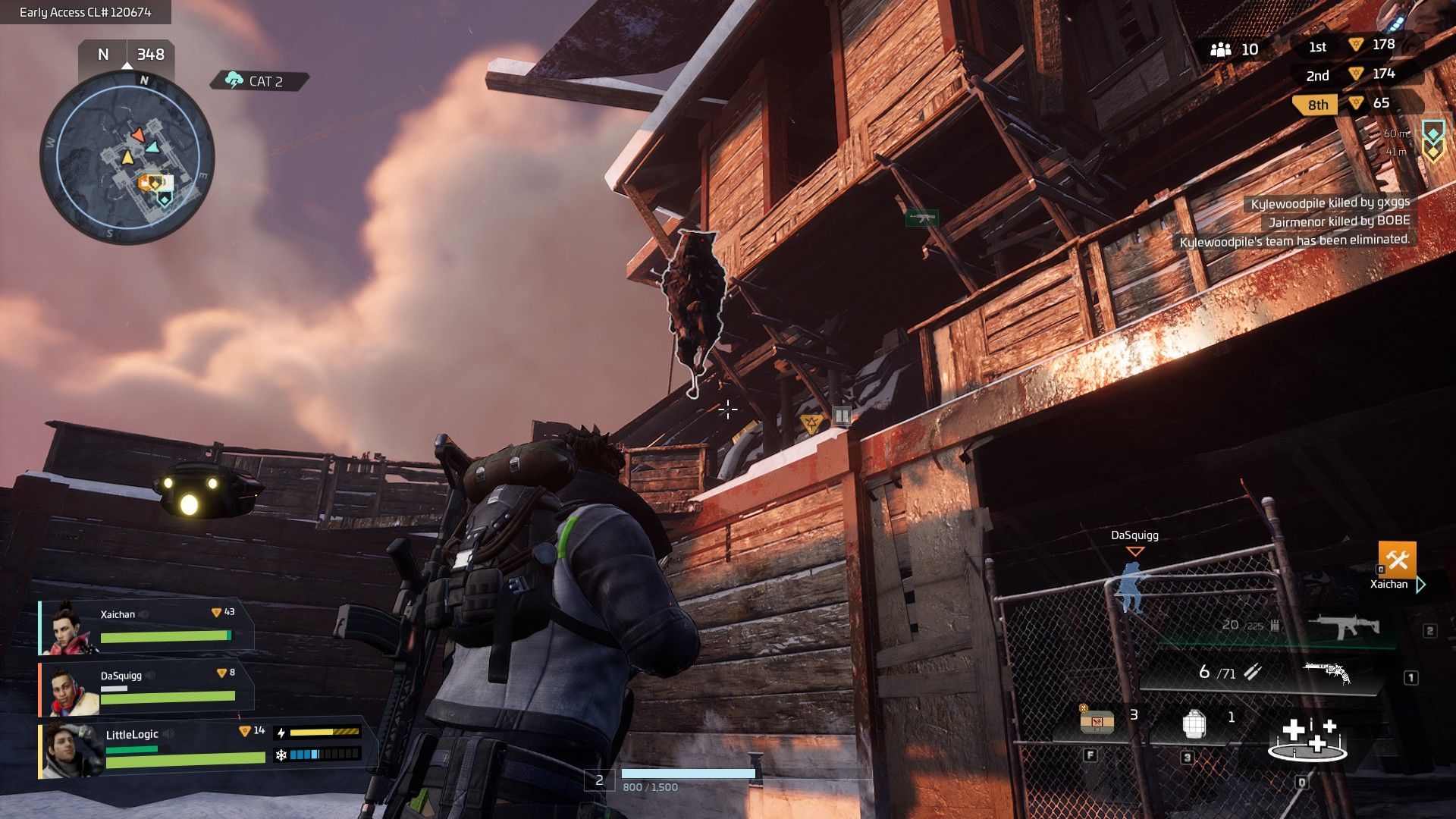
Task: Use the ration box consumable
Action: click(1097, 722)
